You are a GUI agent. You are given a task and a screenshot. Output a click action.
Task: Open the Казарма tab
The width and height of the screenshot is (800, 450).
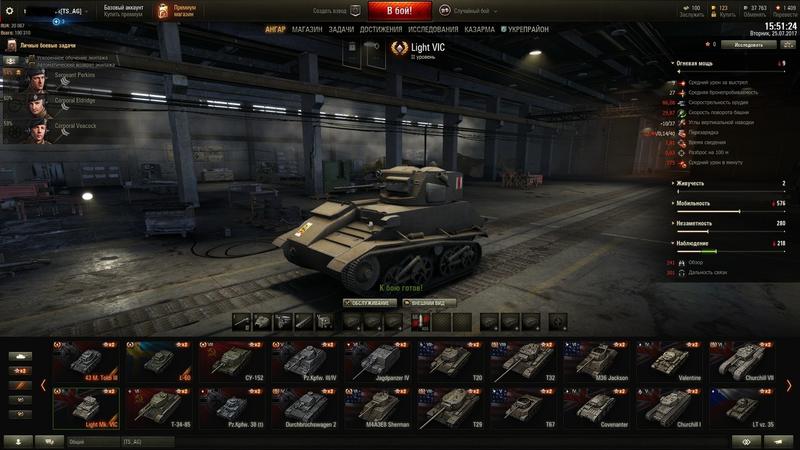tap(479, 30)
